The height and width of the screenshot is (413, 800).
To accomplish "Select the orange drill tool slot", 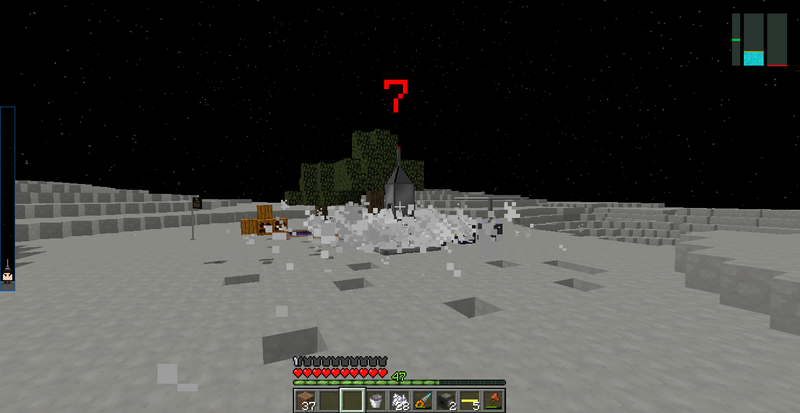I will point(422,401).
